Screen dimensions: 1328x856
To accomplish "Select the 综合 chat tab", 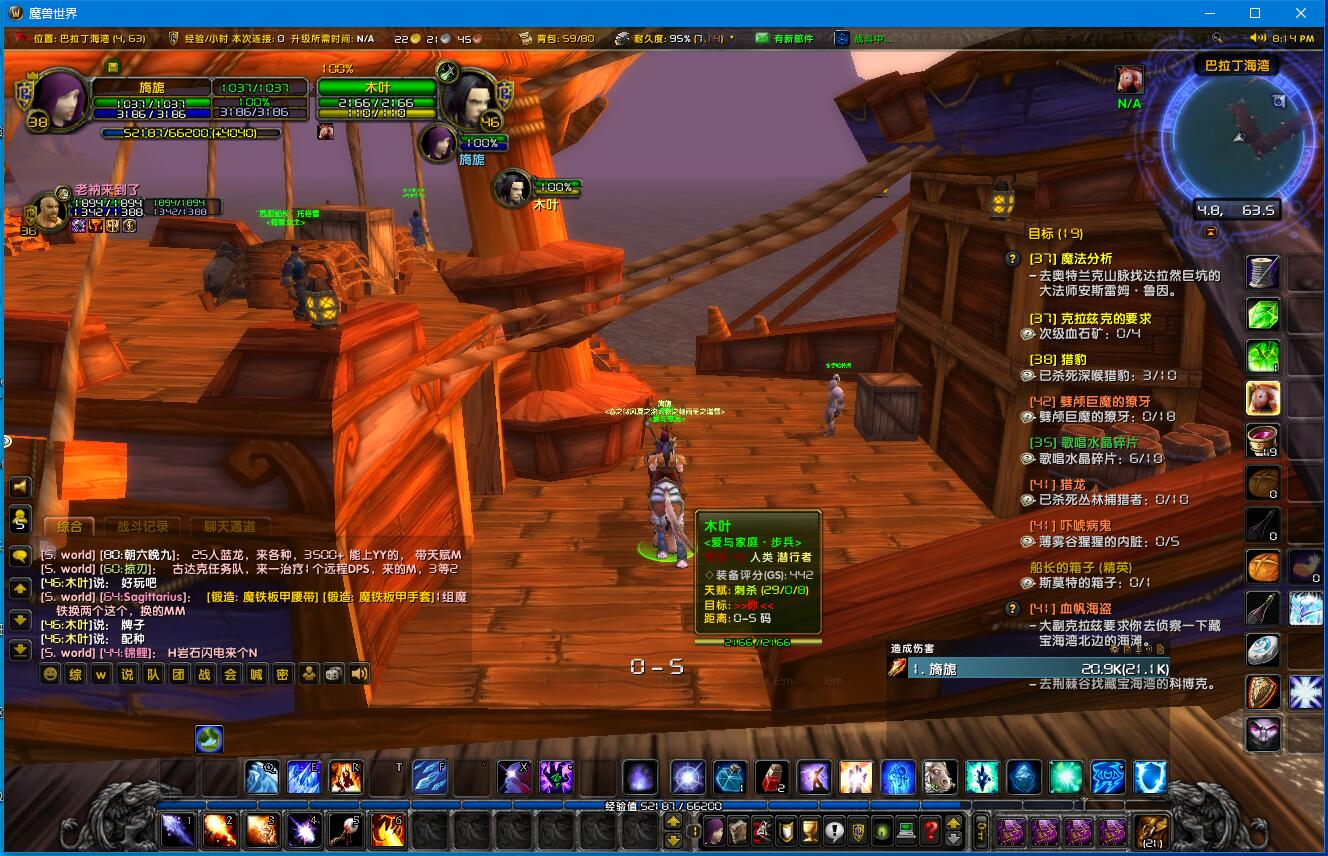I will [x=69, y=526].
